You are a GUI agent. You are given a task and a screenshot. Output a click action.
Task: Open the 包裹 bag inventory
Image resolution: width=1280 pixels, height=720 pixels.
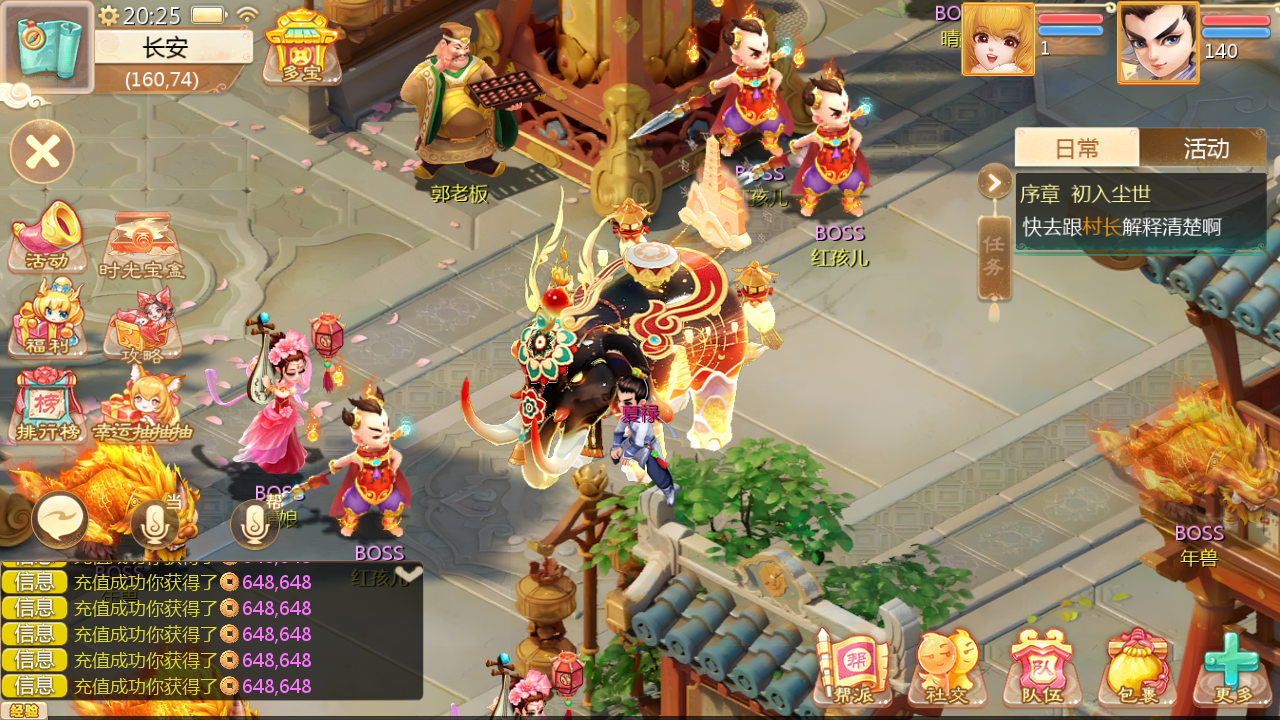coord(1137,667)
